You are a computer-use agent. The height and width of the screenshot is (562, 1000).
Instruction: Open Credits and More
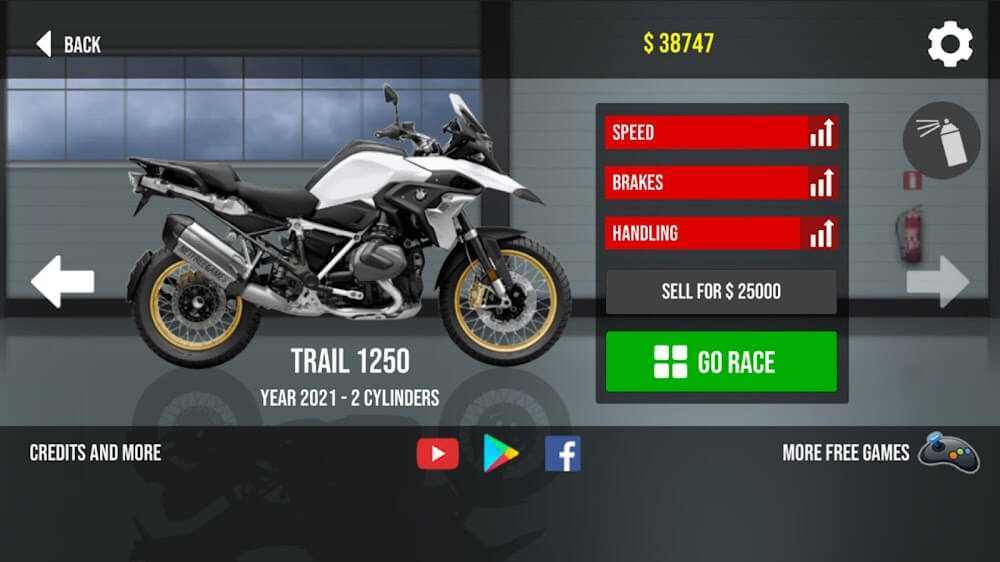[95, 453]
